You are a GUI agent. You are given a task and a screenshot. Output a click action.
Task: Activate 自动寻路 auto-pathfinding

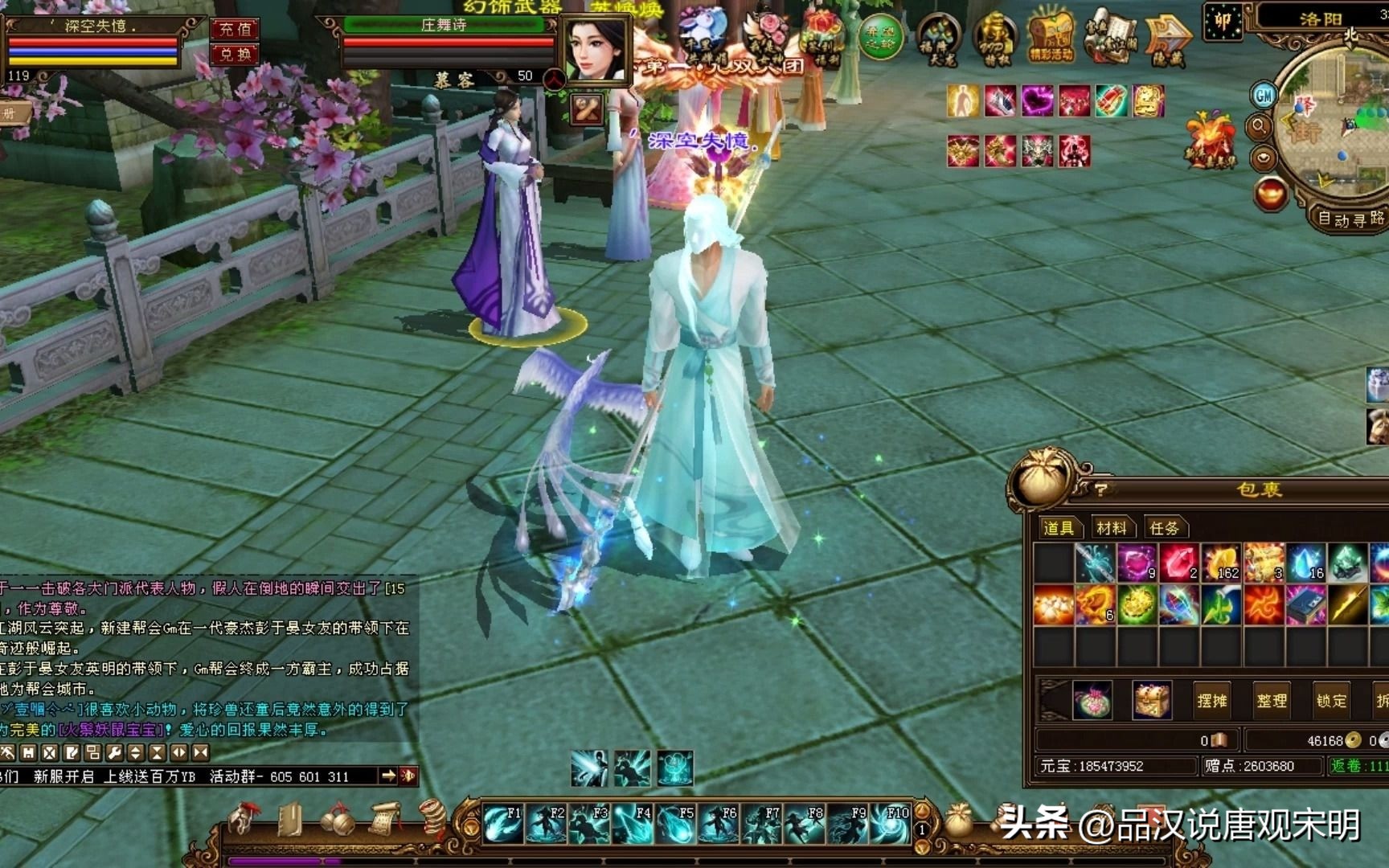click(x=1350, y=218)
